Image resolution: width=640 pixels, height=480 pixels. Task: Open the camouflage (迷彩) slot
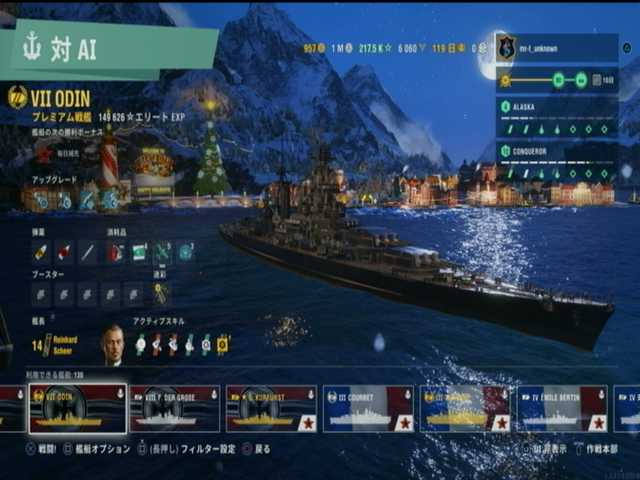point(161,294)
